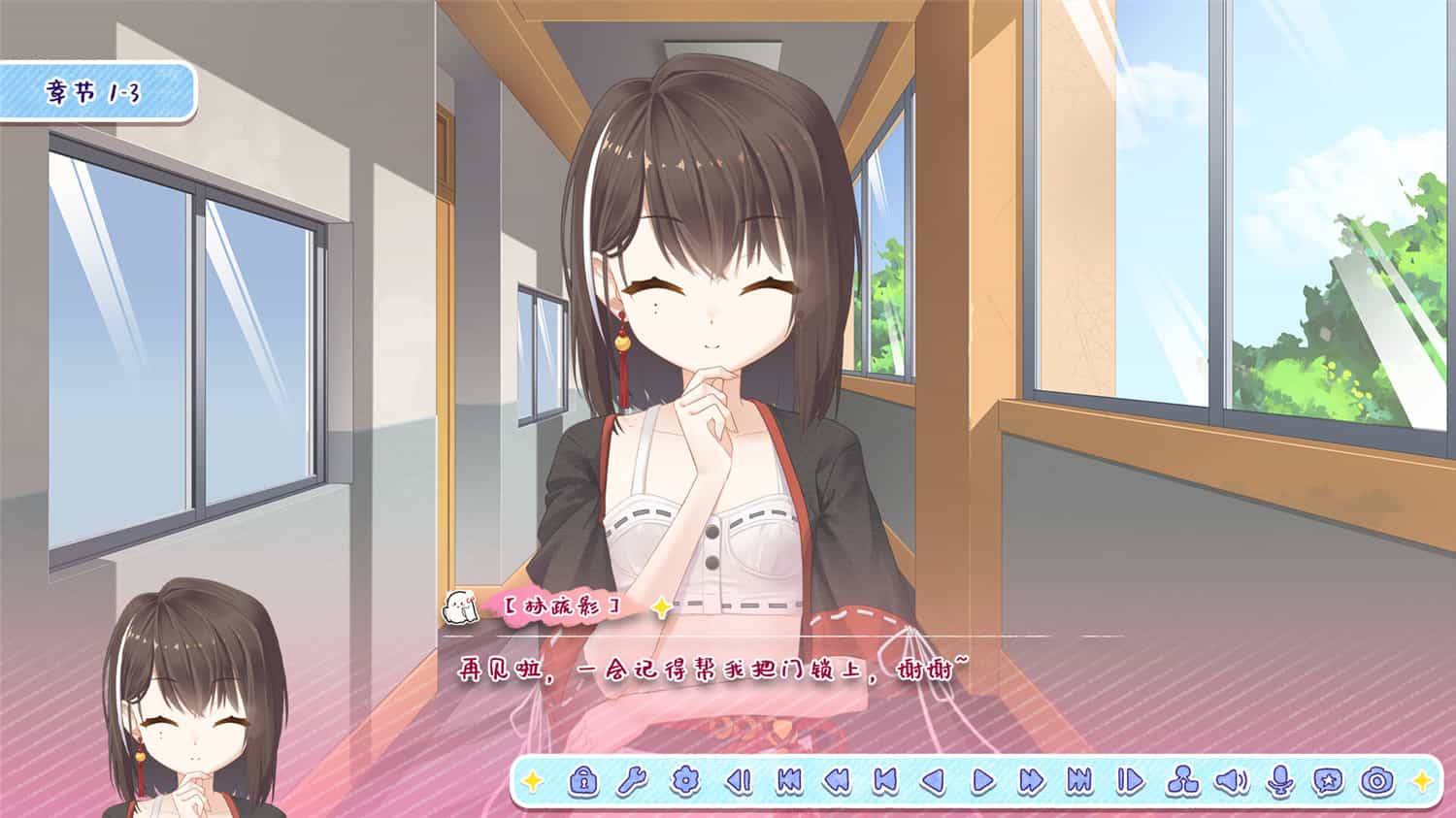The image size is (1456, 818).
Task: Click the lock icon on the toolbar
Action: pos(584,778)
